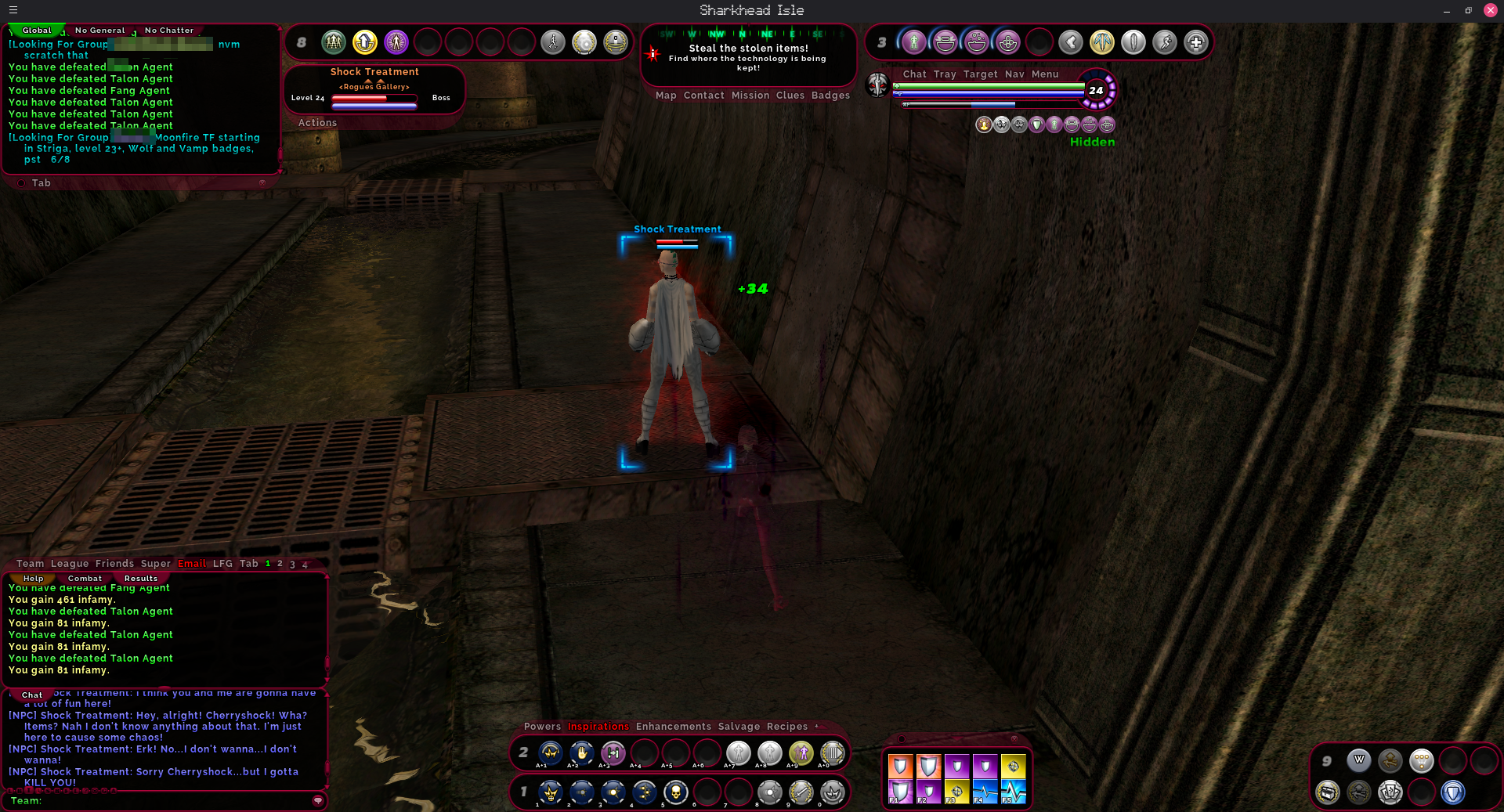The image size is (1504, 812).
Task: Open the Contact list
Action: coord(703,96)
